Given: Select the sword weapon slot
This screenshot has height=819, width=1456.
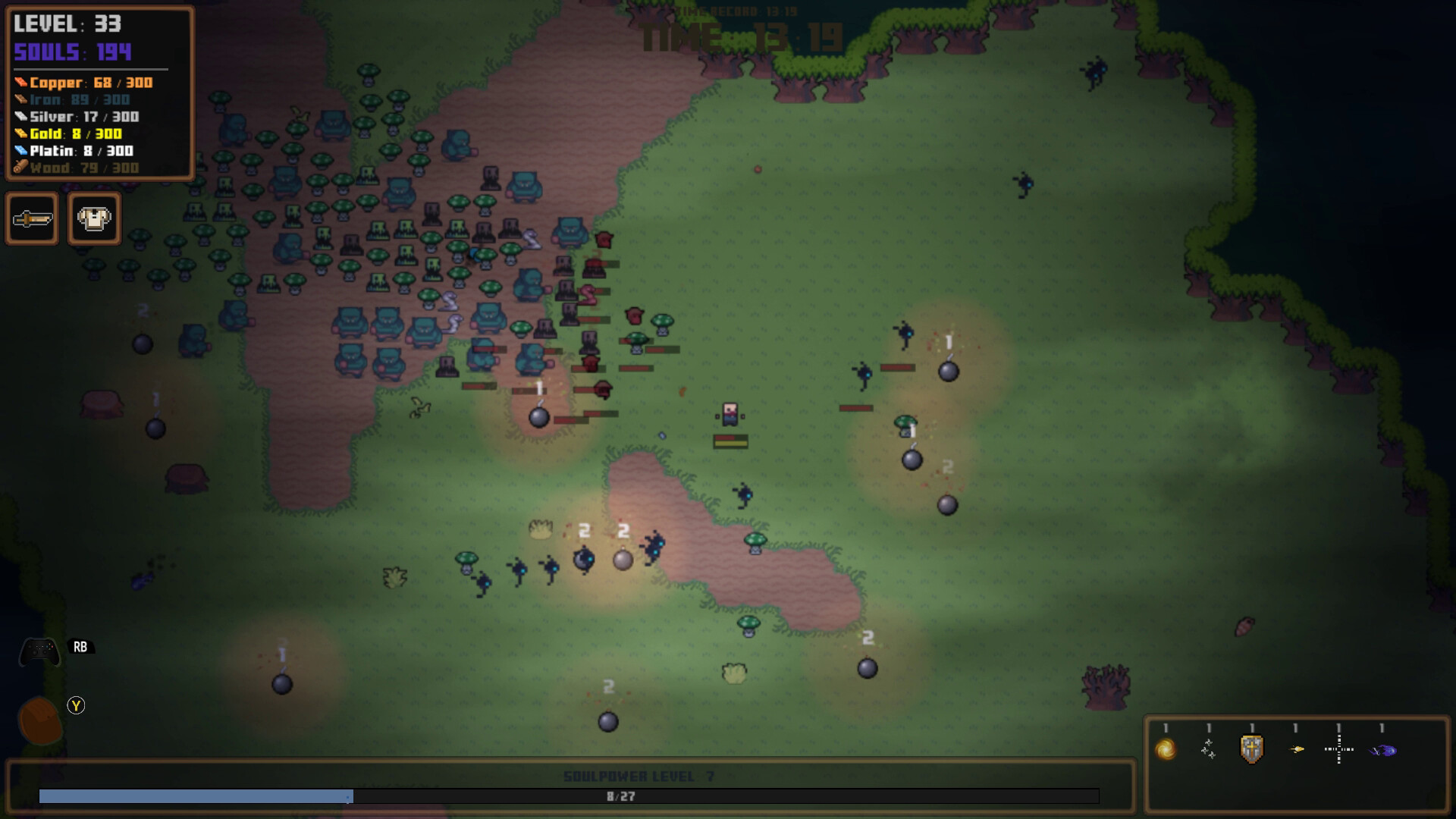Looking at the screenshot, I should [x=32, y=218].
